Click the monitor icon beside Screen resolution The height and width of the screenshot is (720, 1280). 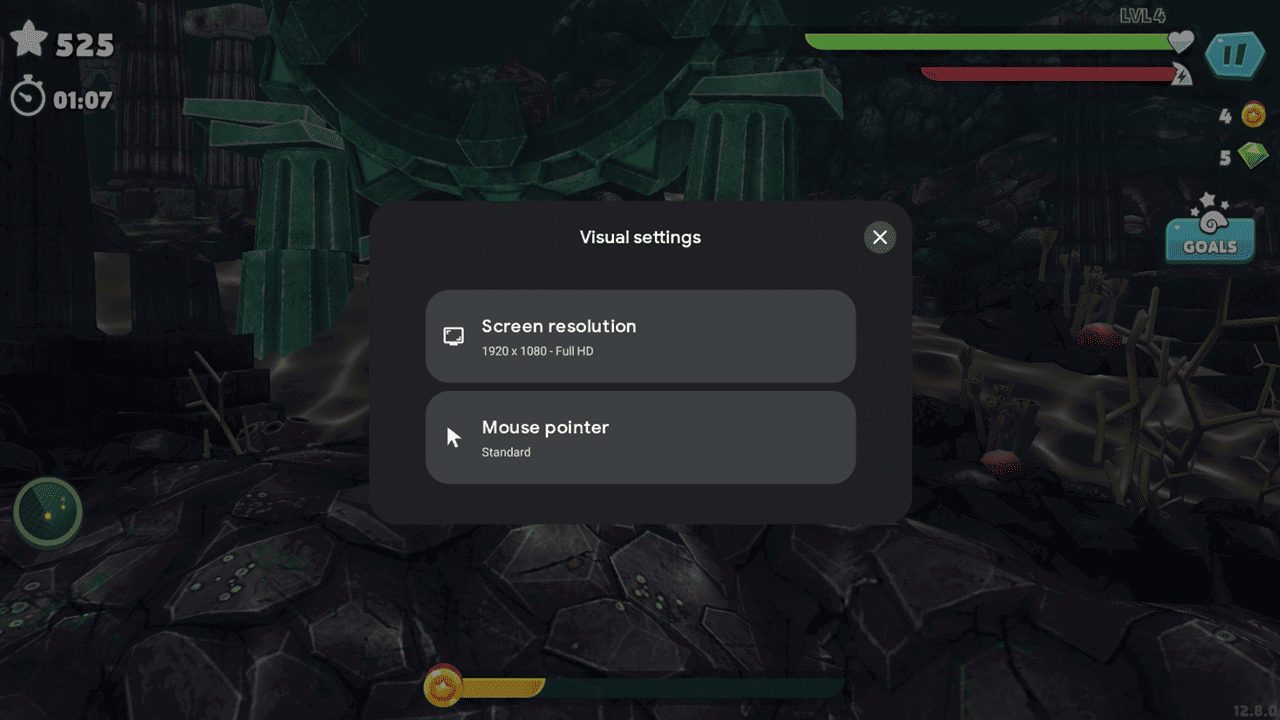(453, 336)
